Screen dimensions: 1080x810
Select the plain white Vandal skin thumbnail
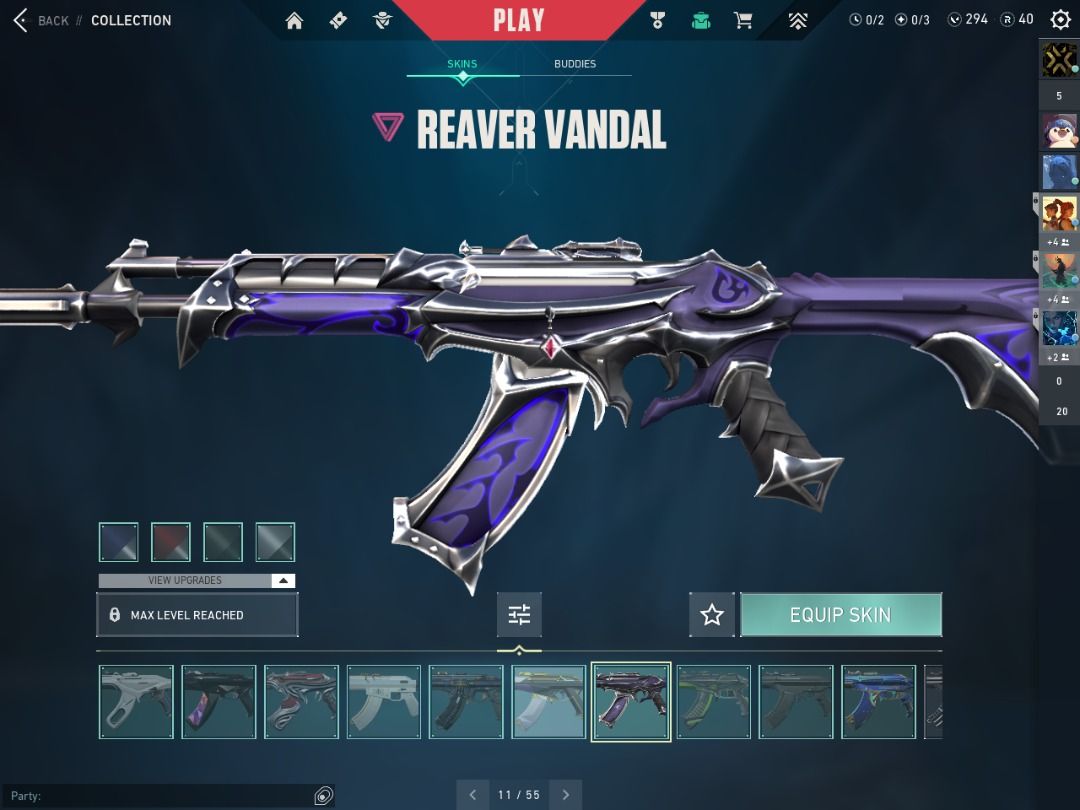click(384, 702)
